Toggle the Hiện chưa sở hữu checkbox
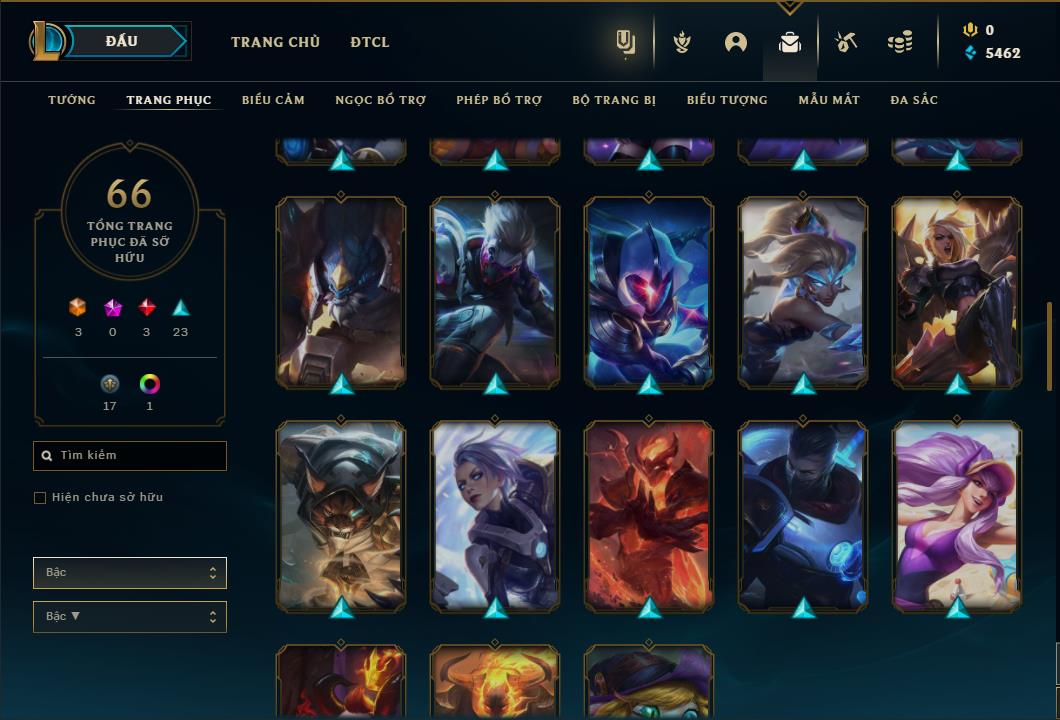The height and width of the screenshot is (720, 1060). [40, 498]
